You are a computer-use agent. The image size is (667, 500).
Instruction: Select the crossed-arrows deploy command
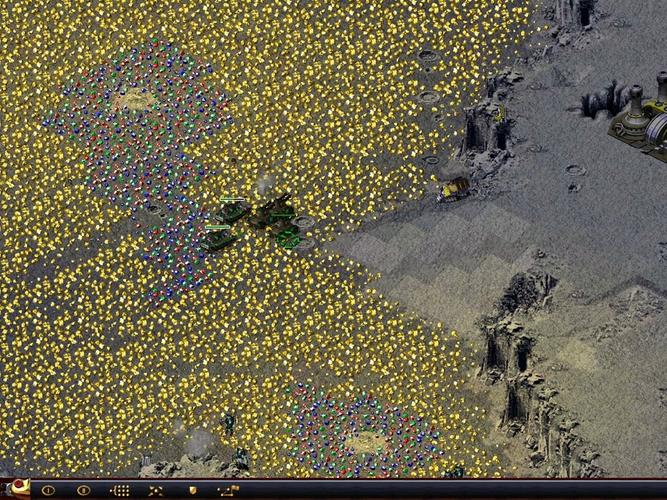pyautogui.click(x=156, y=490)
